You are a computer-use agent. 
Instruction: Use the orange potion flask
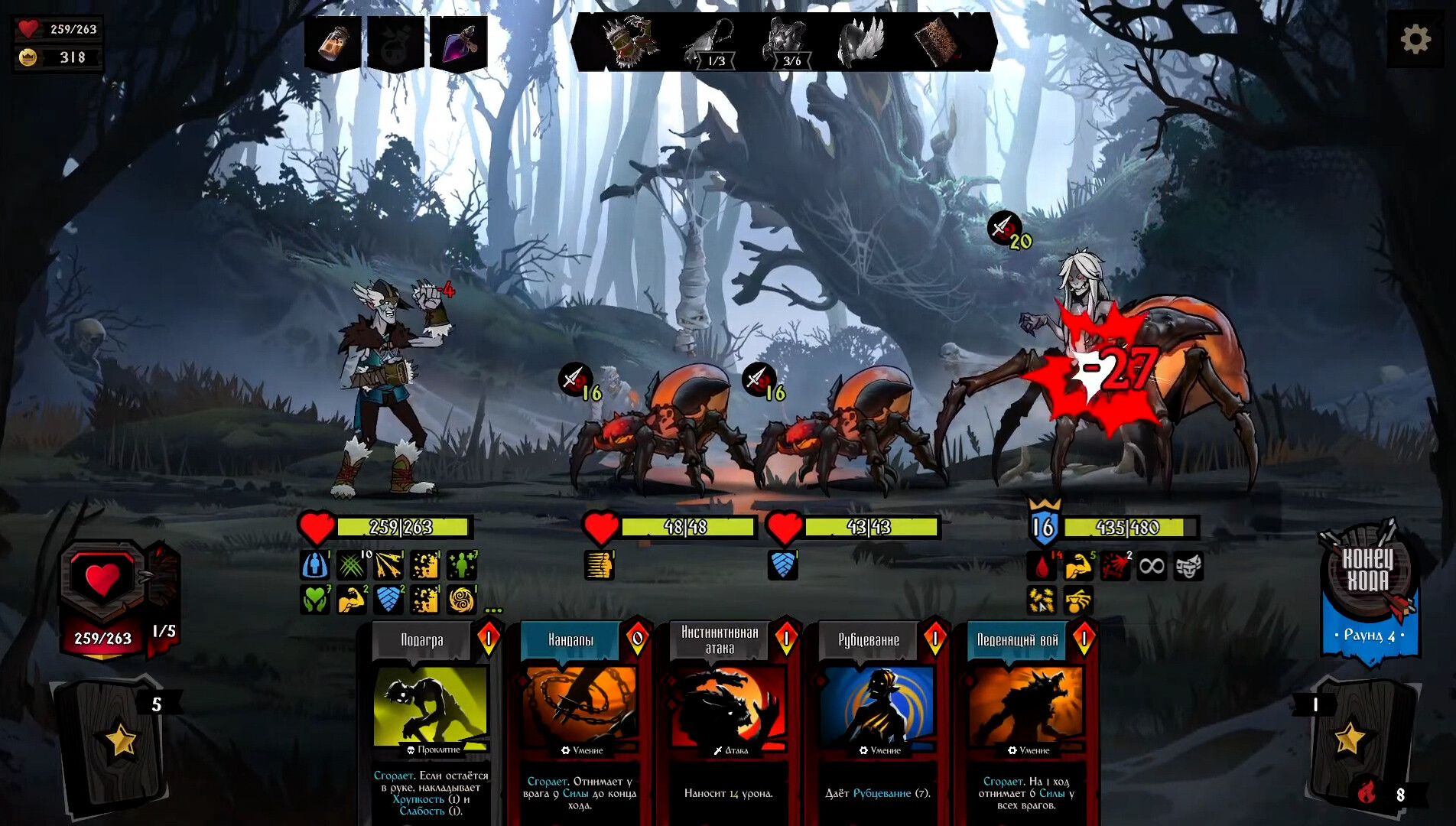(x=333, y=43)
